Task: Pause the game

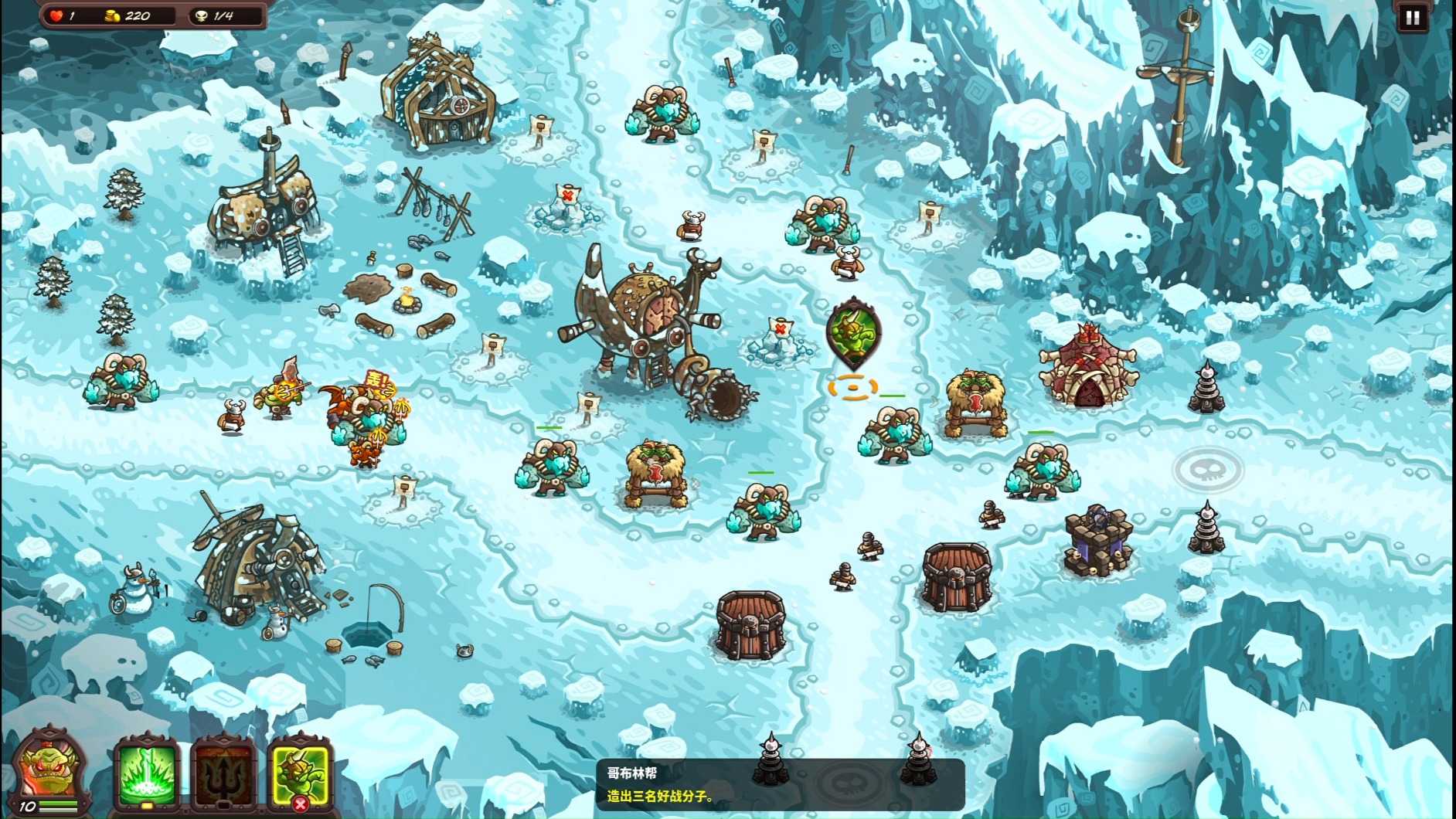Action: click(x=1412, y=18)
